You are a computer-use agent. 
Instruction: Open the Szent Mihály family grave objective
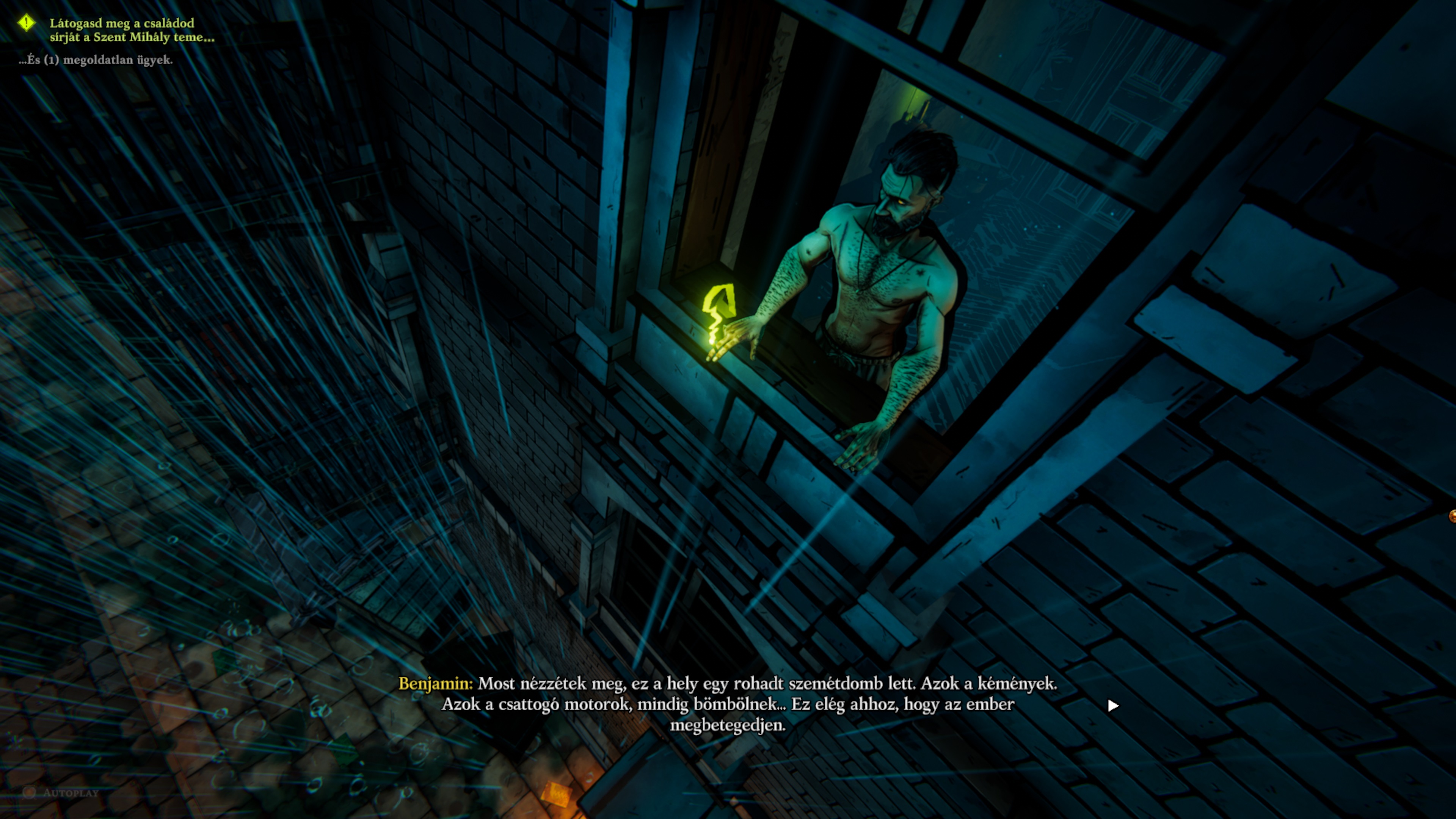[x=132, y=30]
